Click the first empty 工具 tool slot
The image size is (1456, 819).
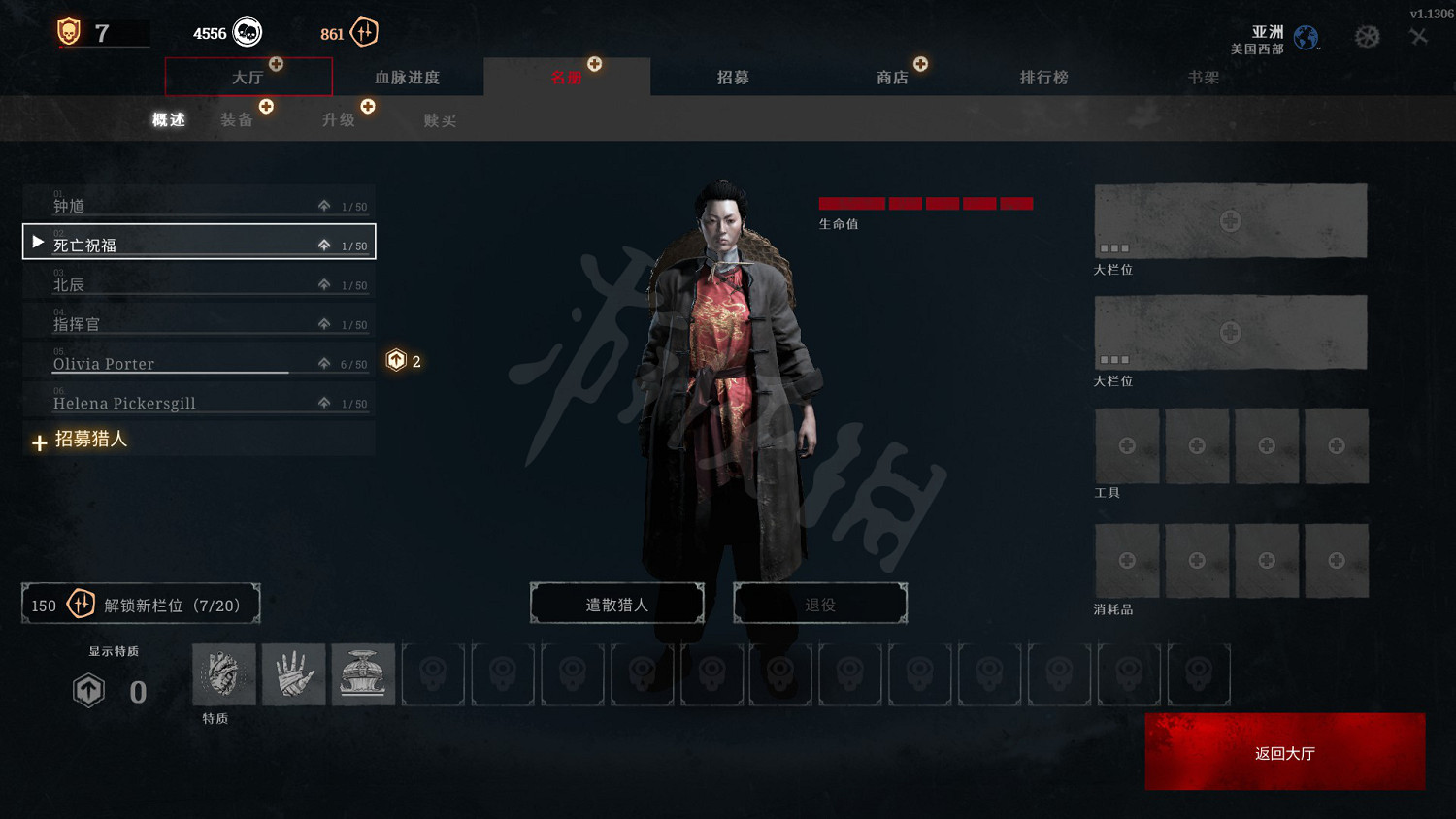(1127, 445)
